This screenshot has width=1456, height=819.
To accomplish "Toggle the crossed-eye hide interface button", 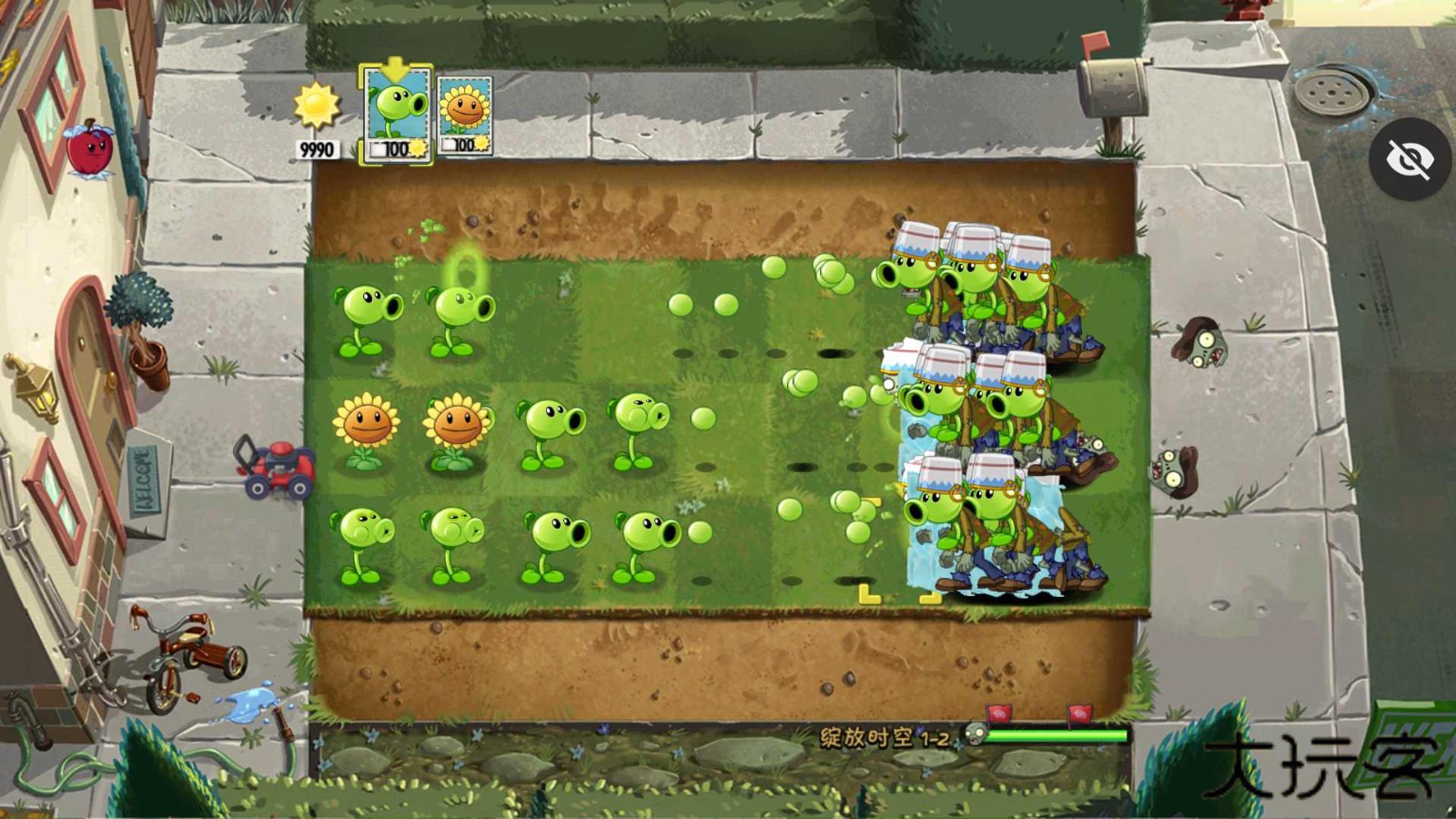I will point(1409,159).
